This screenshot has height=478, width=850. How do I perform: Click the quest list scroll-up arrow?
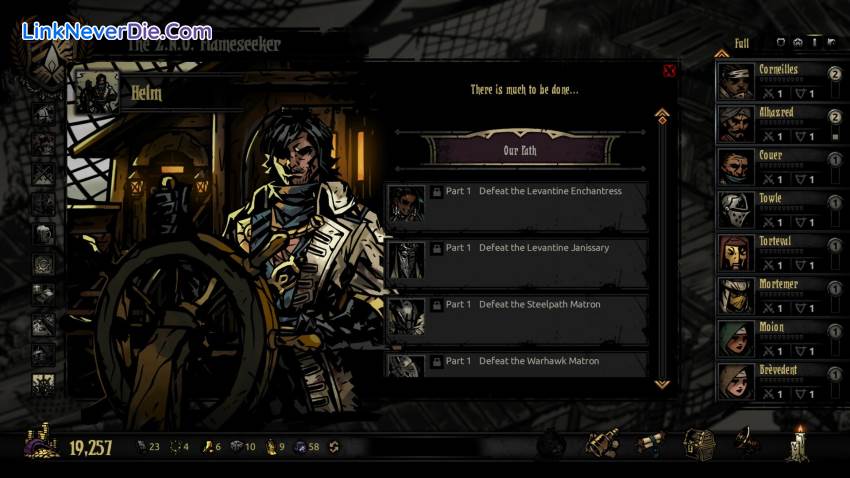tap(661, 115)
